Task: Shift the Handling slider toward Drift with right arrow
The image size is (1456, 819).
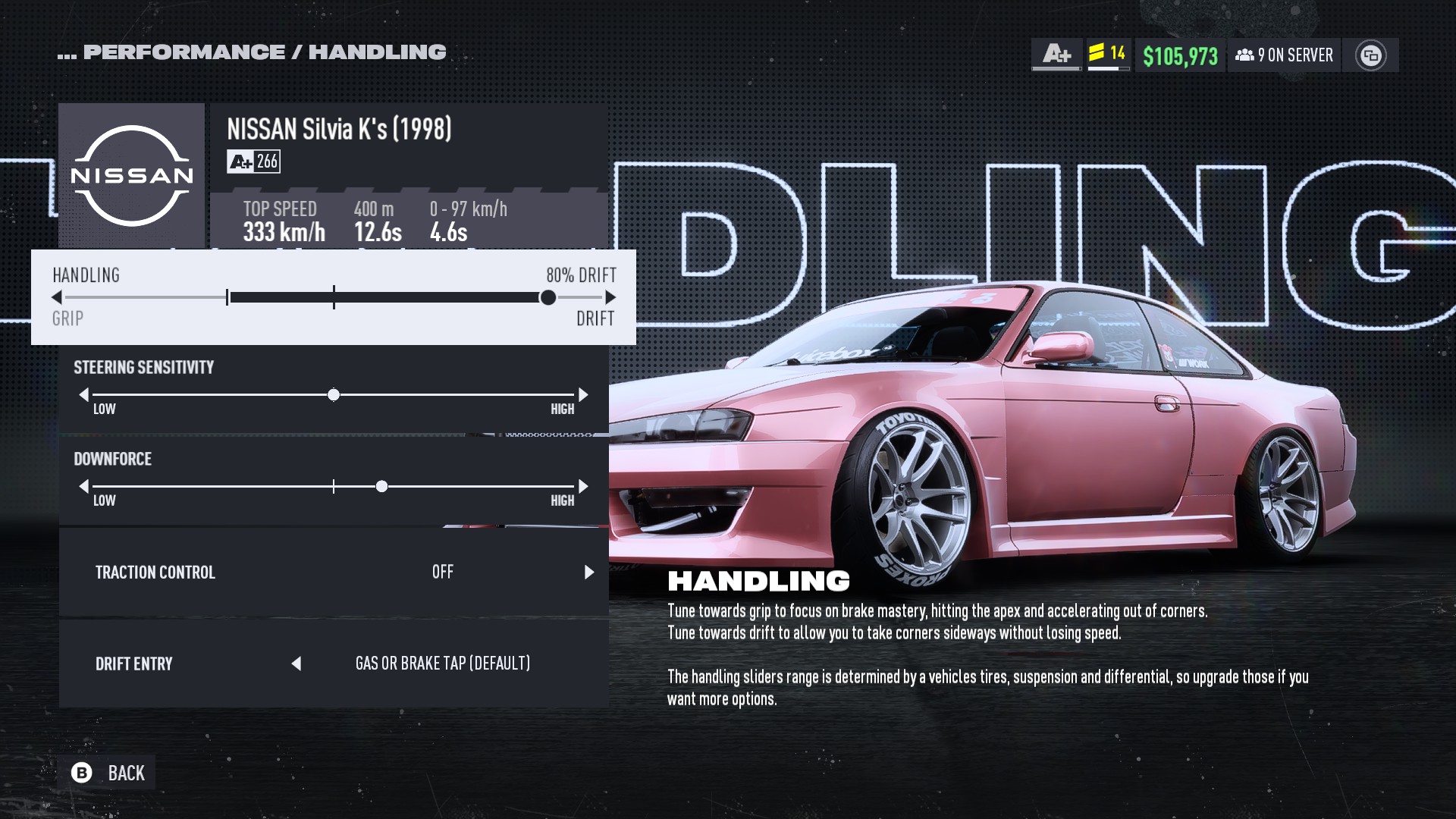Action: pyautogui.click(x=610, y=297)
